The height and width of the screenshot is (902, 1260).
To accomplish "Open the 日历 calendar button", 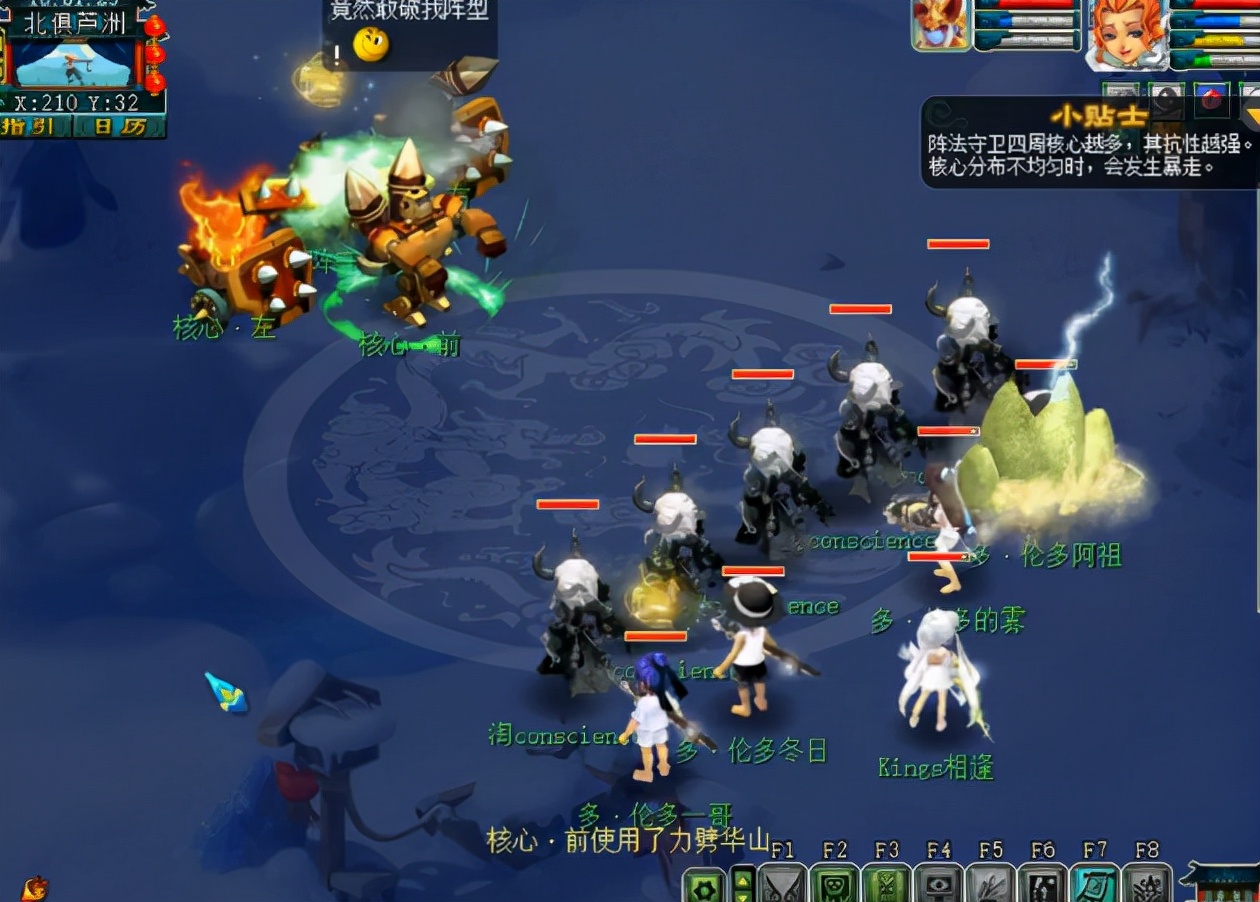I will tap(118, 127).
